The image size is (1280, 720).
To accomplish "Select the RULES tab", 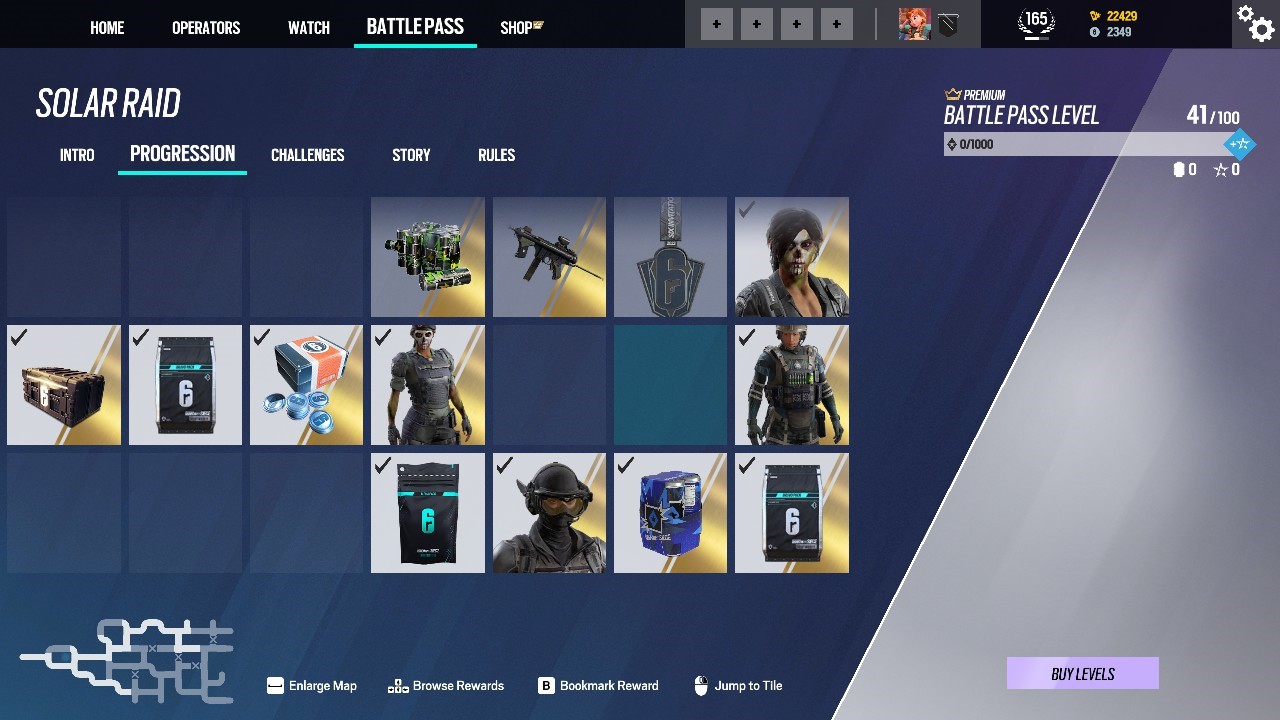I will point(497,155).
